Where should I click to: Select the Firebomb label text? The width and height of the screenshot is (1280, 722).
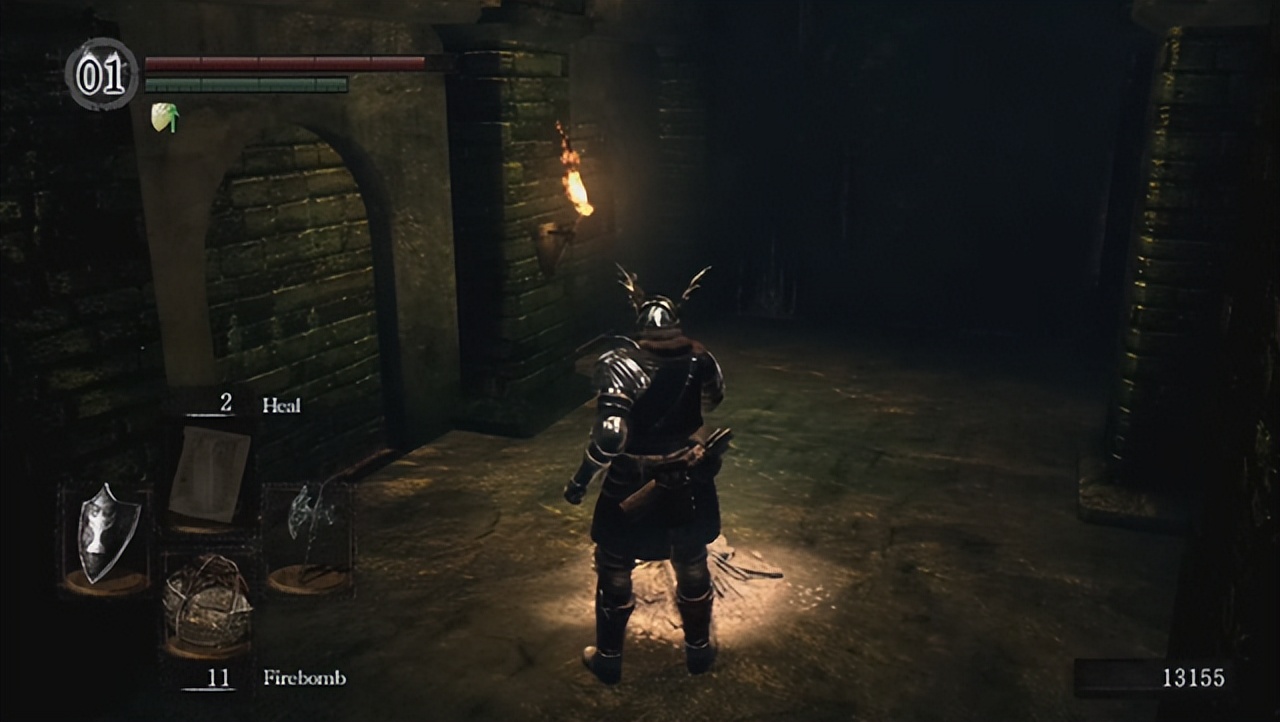pyautogui.click(x=303, y=678)
